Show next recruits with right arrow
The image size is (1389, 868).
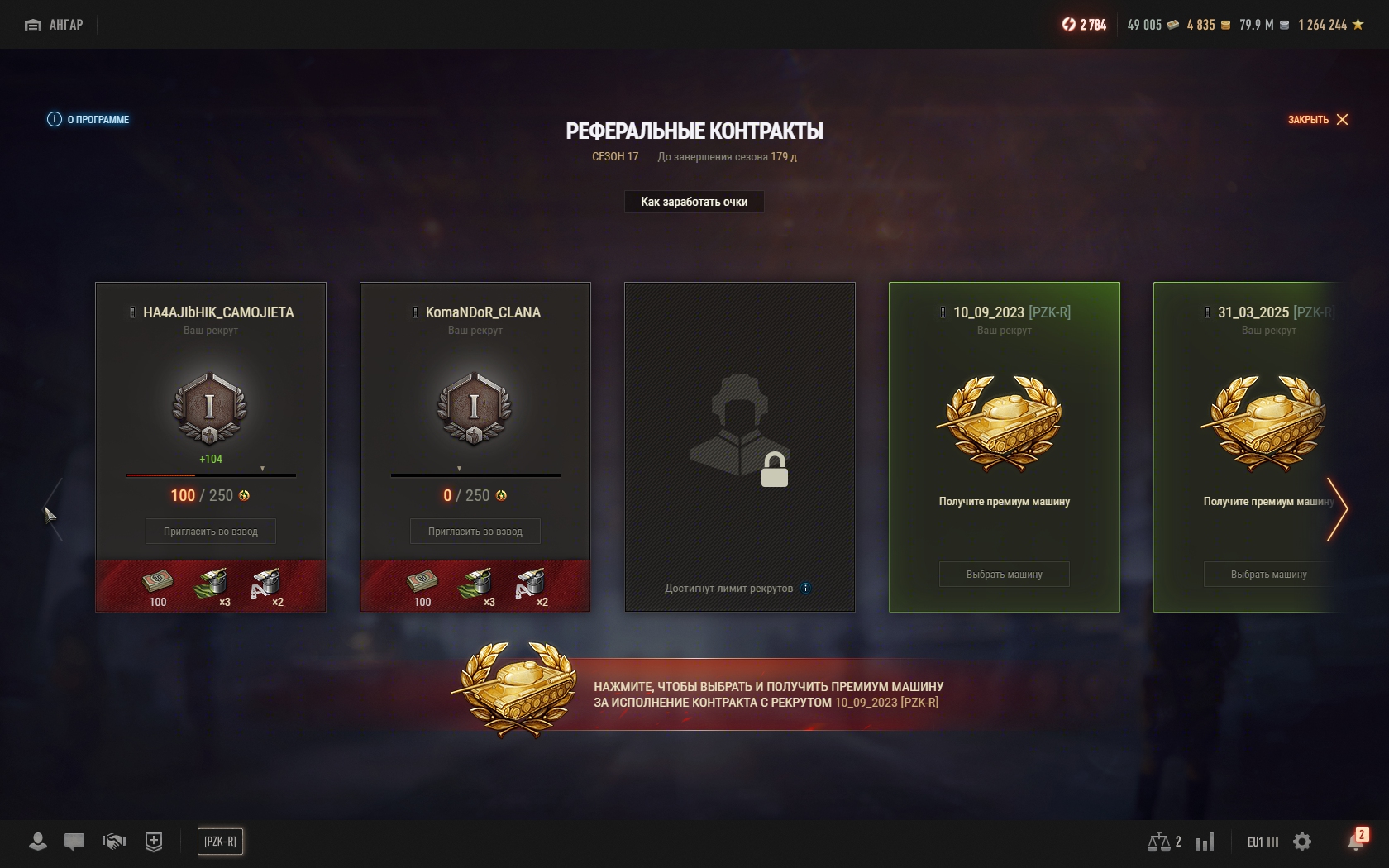[1338, 508]
